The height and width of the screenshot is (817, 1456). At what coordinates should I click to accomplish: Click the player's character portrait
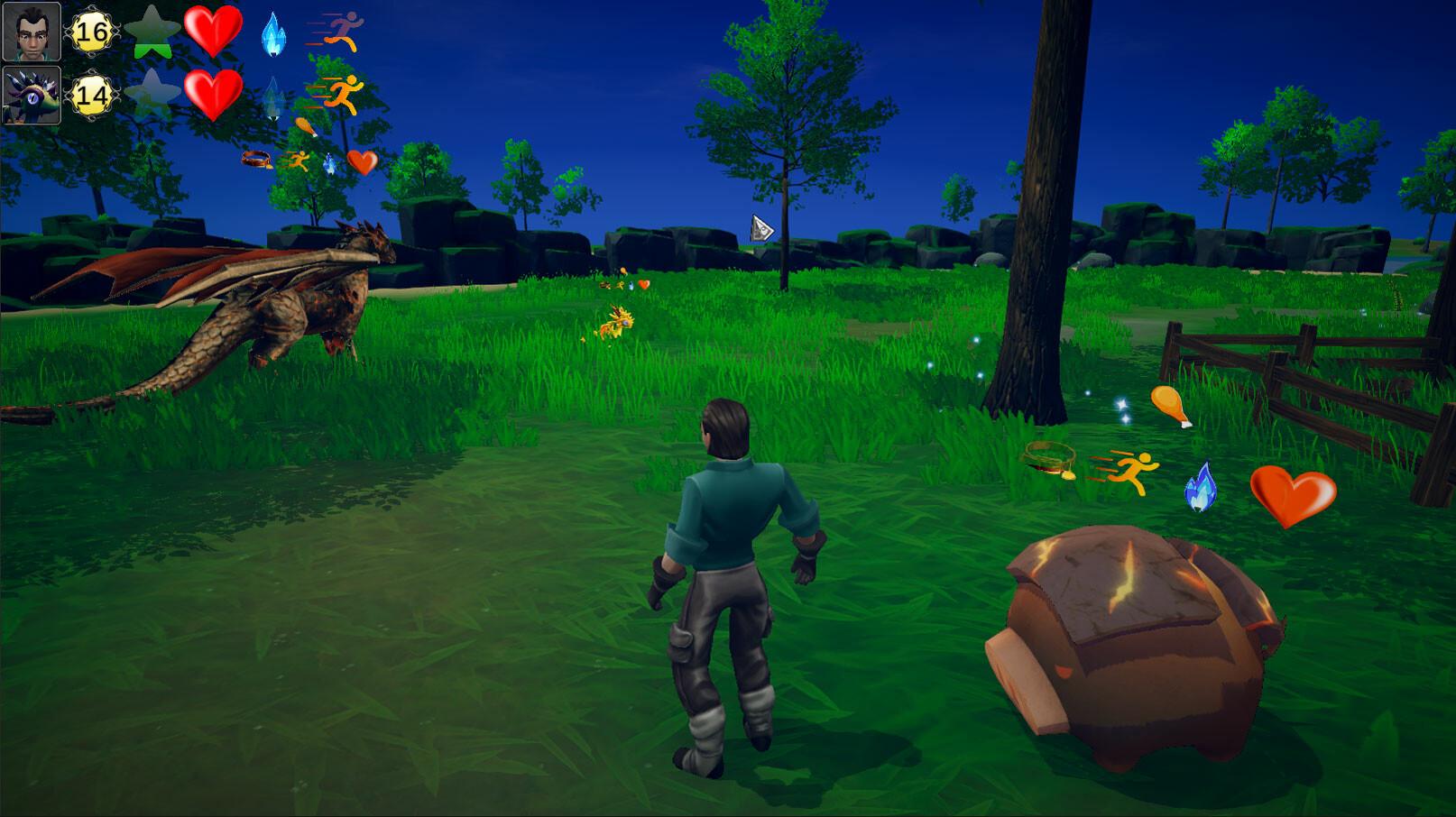[x=31, y=31]
